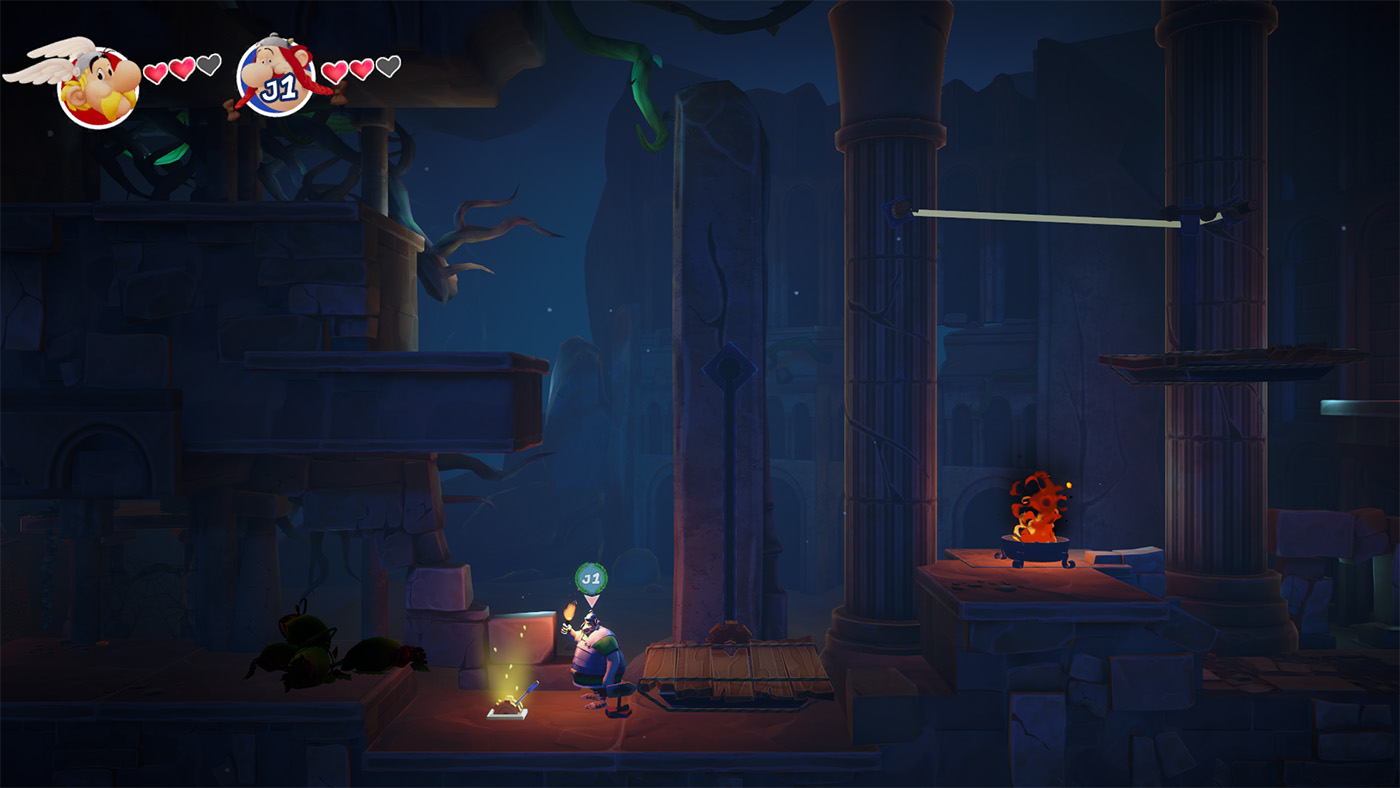Click the Asterix character portrait
The width and height of the screenshot is (1400, 788).
pyautogui.click(x=97, y=87)
